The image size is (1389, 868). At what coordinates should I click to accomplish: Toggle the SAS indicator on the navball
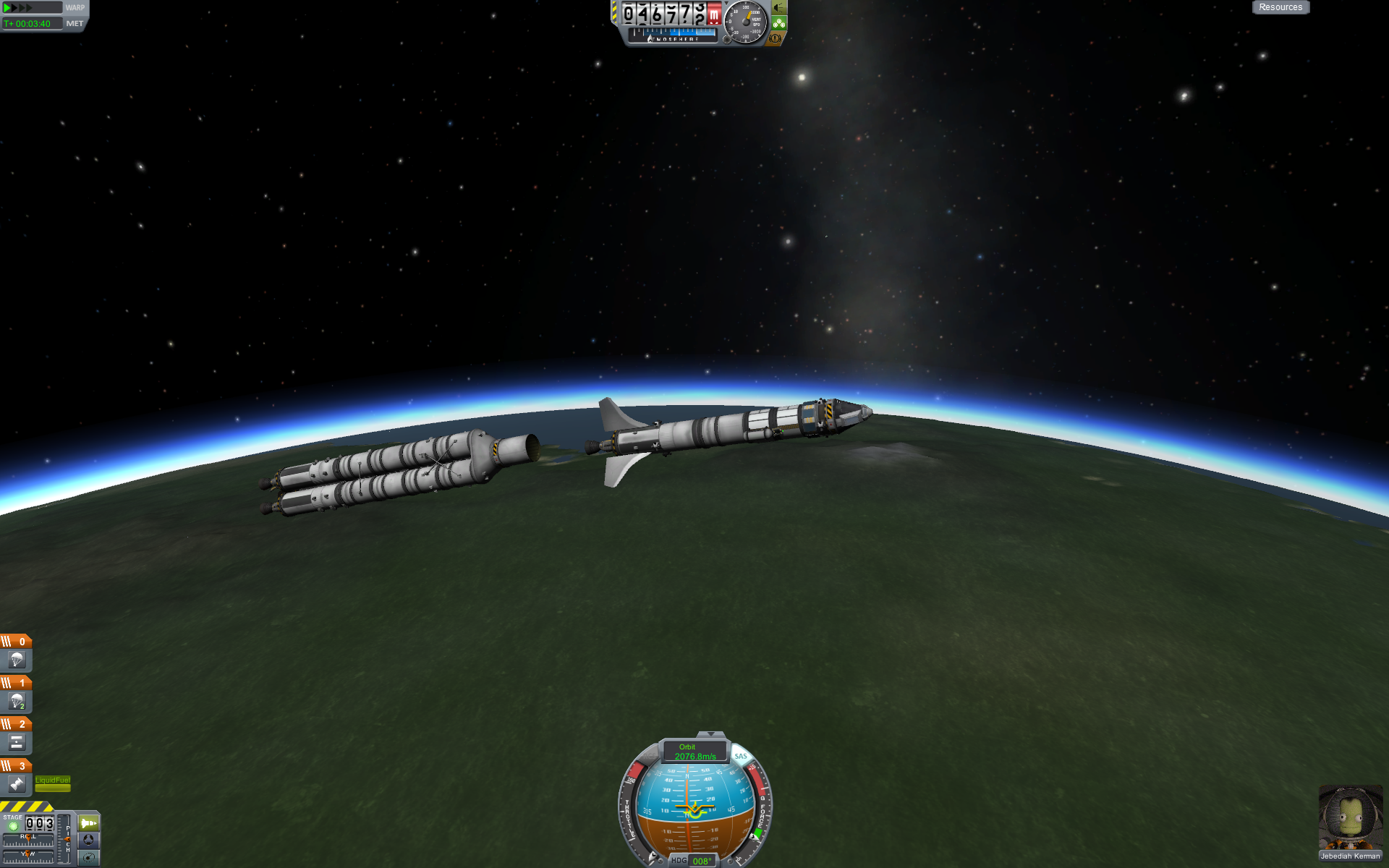(741, 756)
